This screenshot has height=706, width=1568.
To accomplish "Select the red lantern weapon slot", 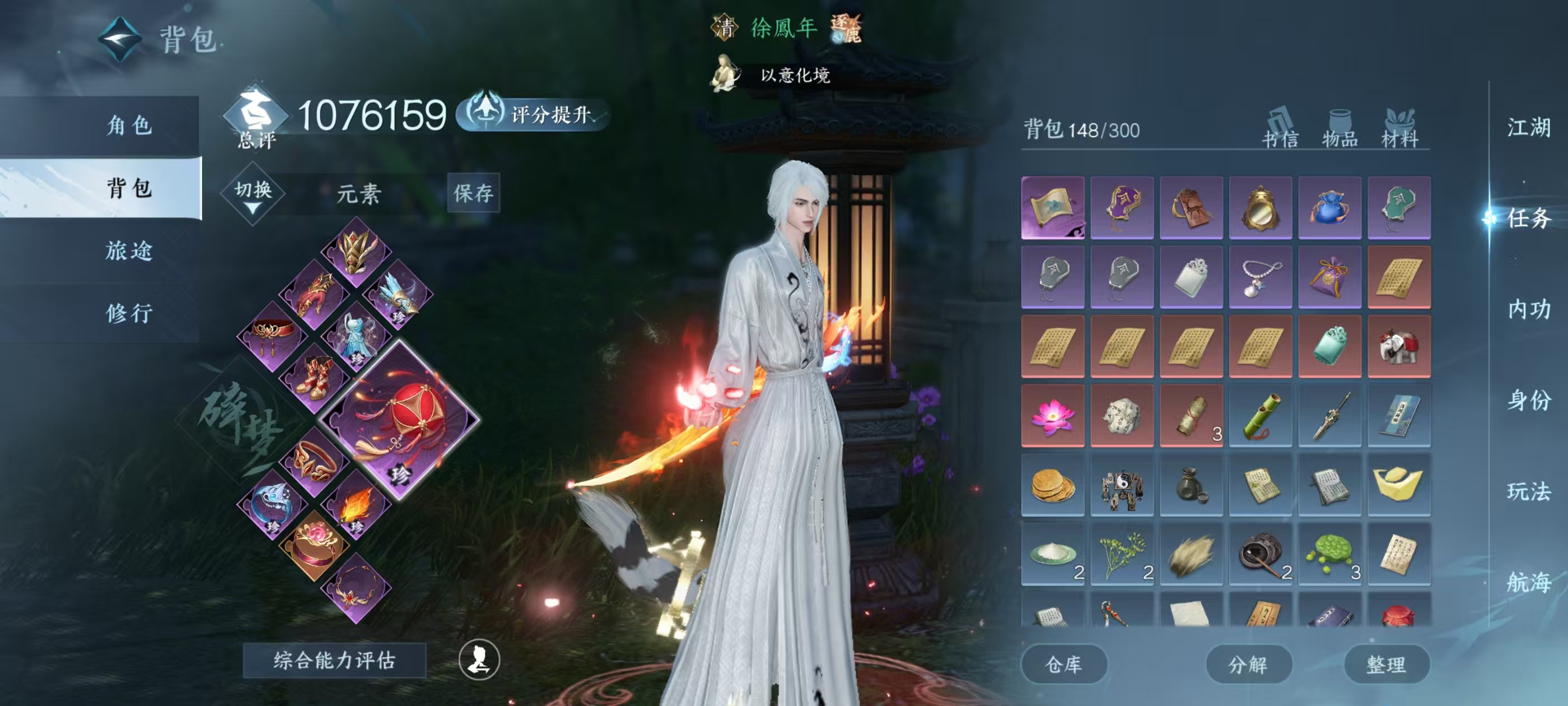I will coord(400,420).
